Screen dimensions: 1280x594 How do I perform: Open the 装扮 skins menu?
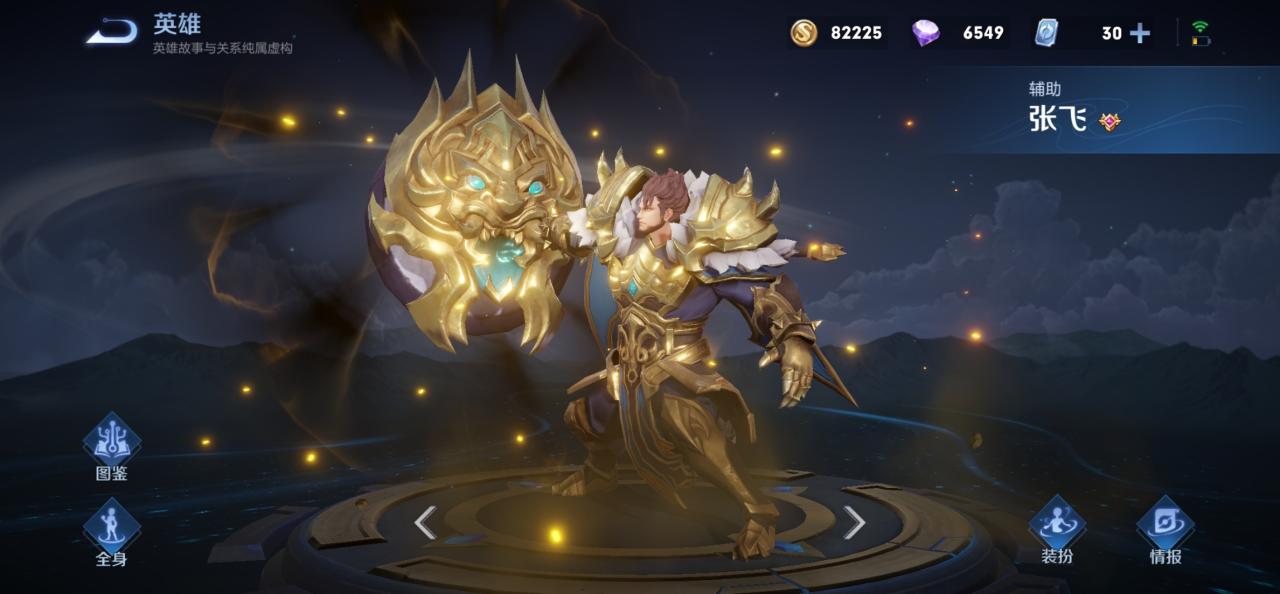point(1057,526)
